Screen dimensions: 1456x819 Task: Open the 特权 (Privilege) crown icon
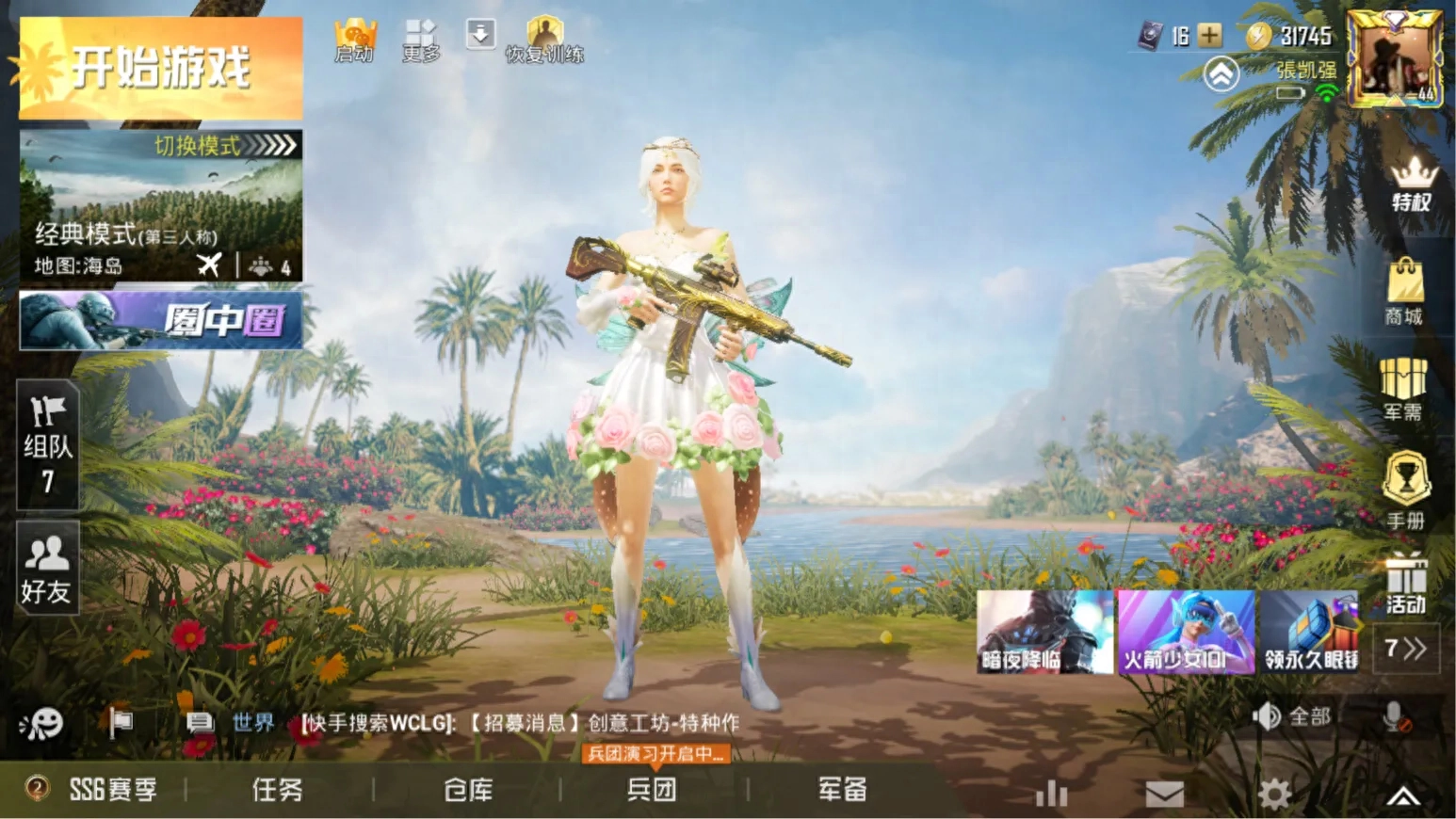tap(1407, 184)
